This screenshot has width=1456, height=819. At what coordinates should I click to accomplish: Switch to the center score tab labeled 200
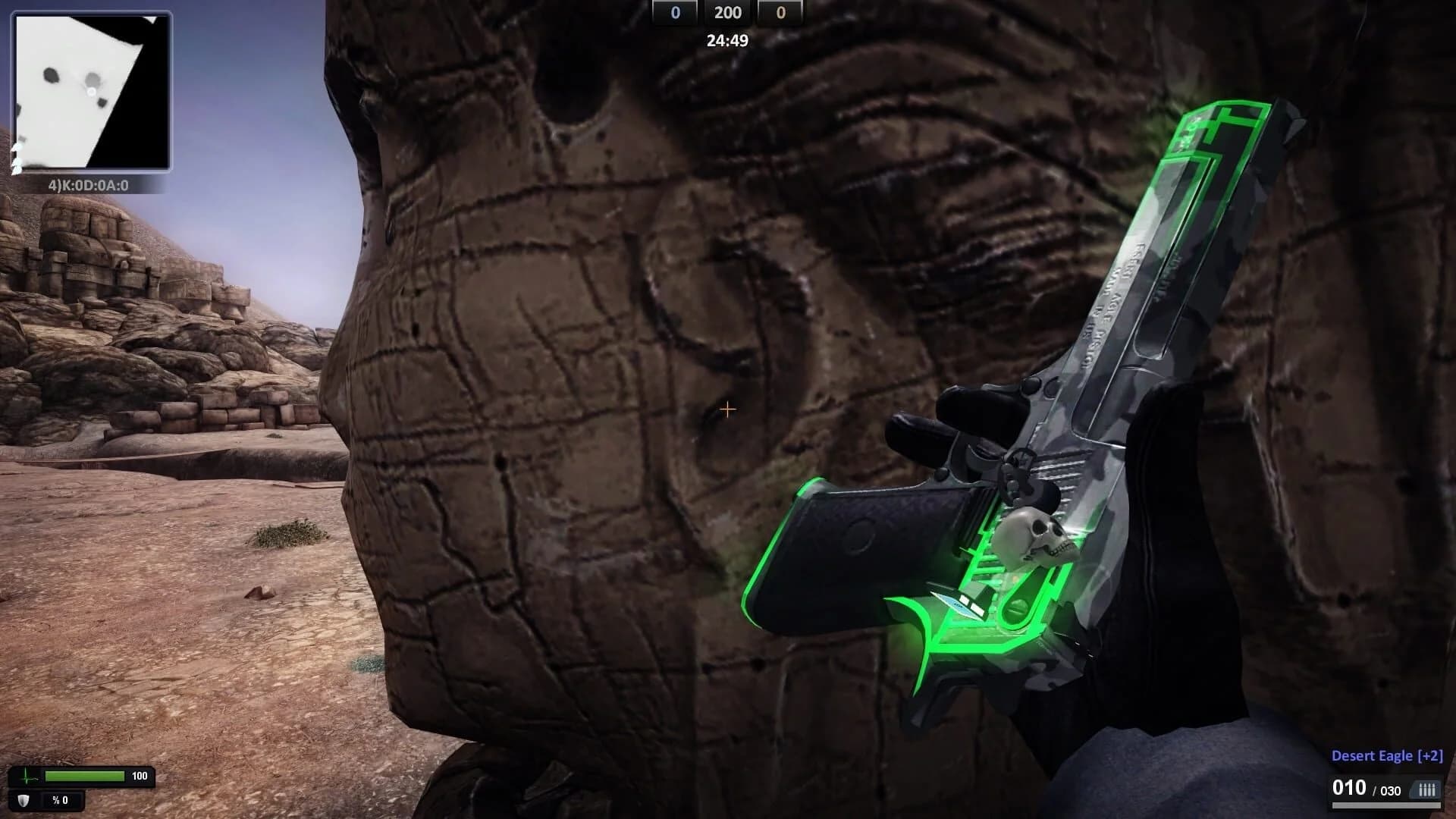click(728, 12)
